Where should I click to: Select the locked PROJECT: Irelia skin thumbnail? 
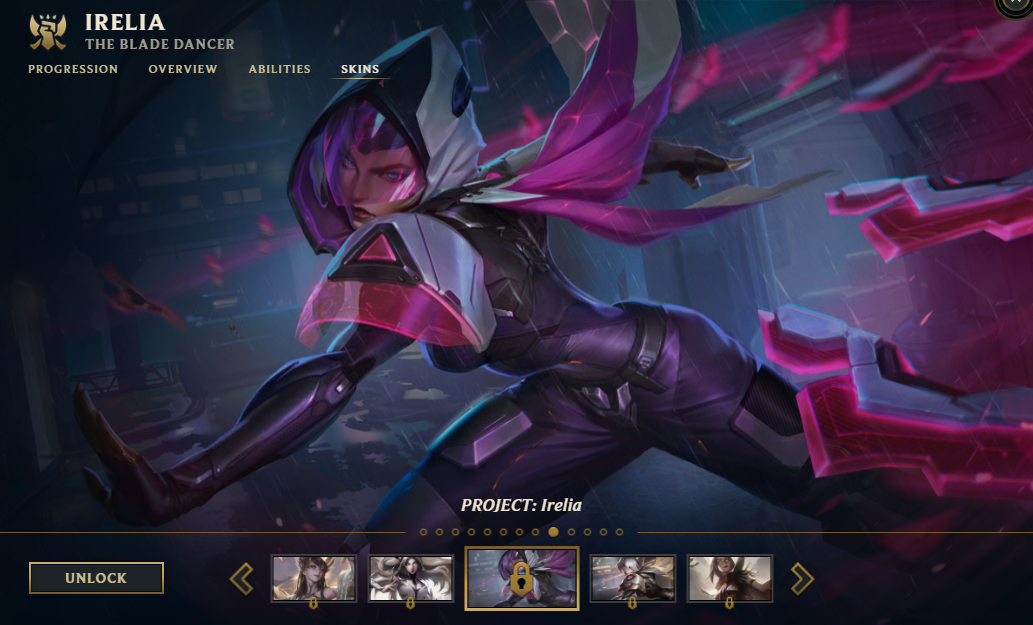pyautogui.click(x=522, y=578)
